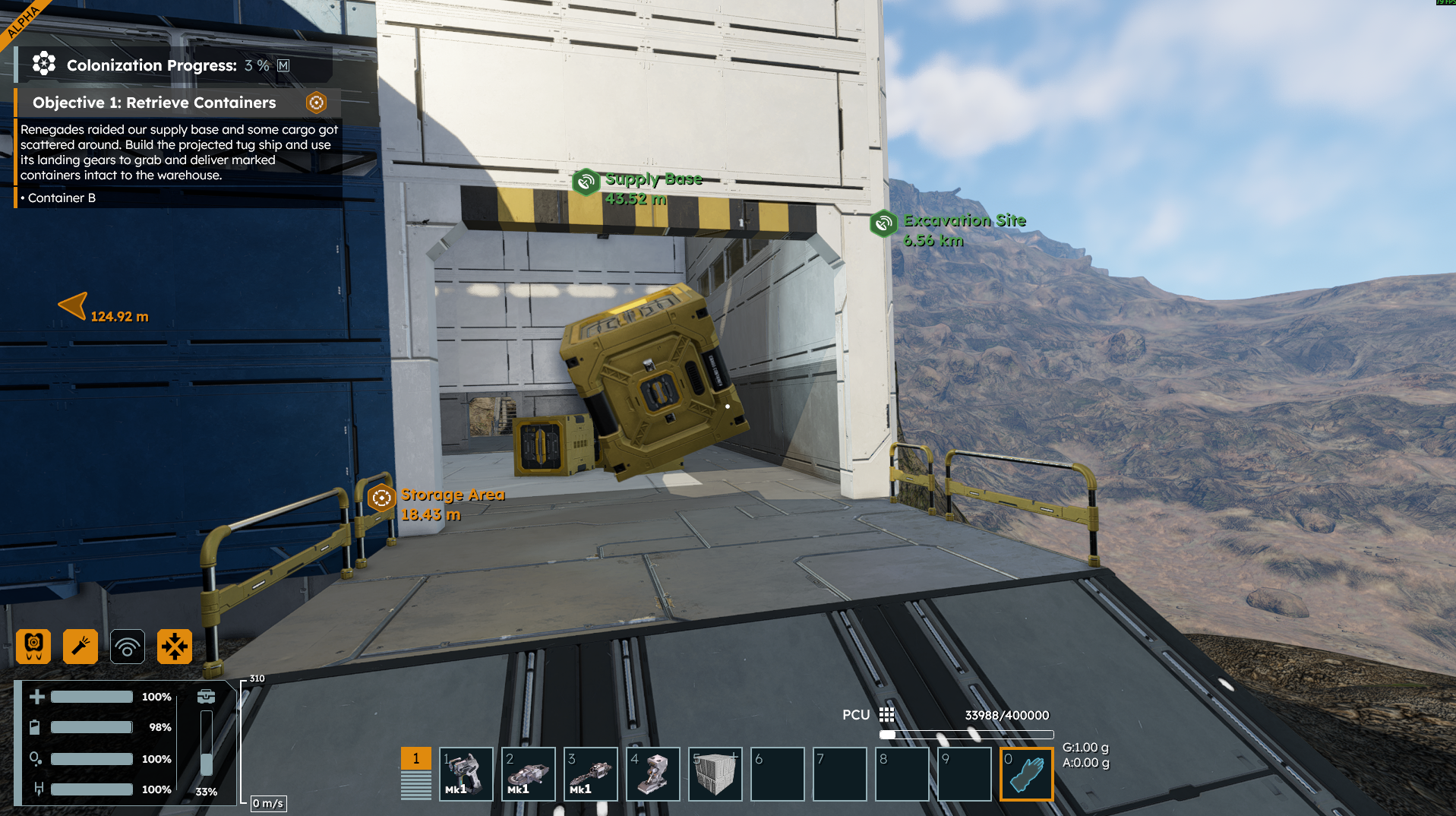
Task: Select the Supply Base waypoint marker
Action: tap(586, 182)
